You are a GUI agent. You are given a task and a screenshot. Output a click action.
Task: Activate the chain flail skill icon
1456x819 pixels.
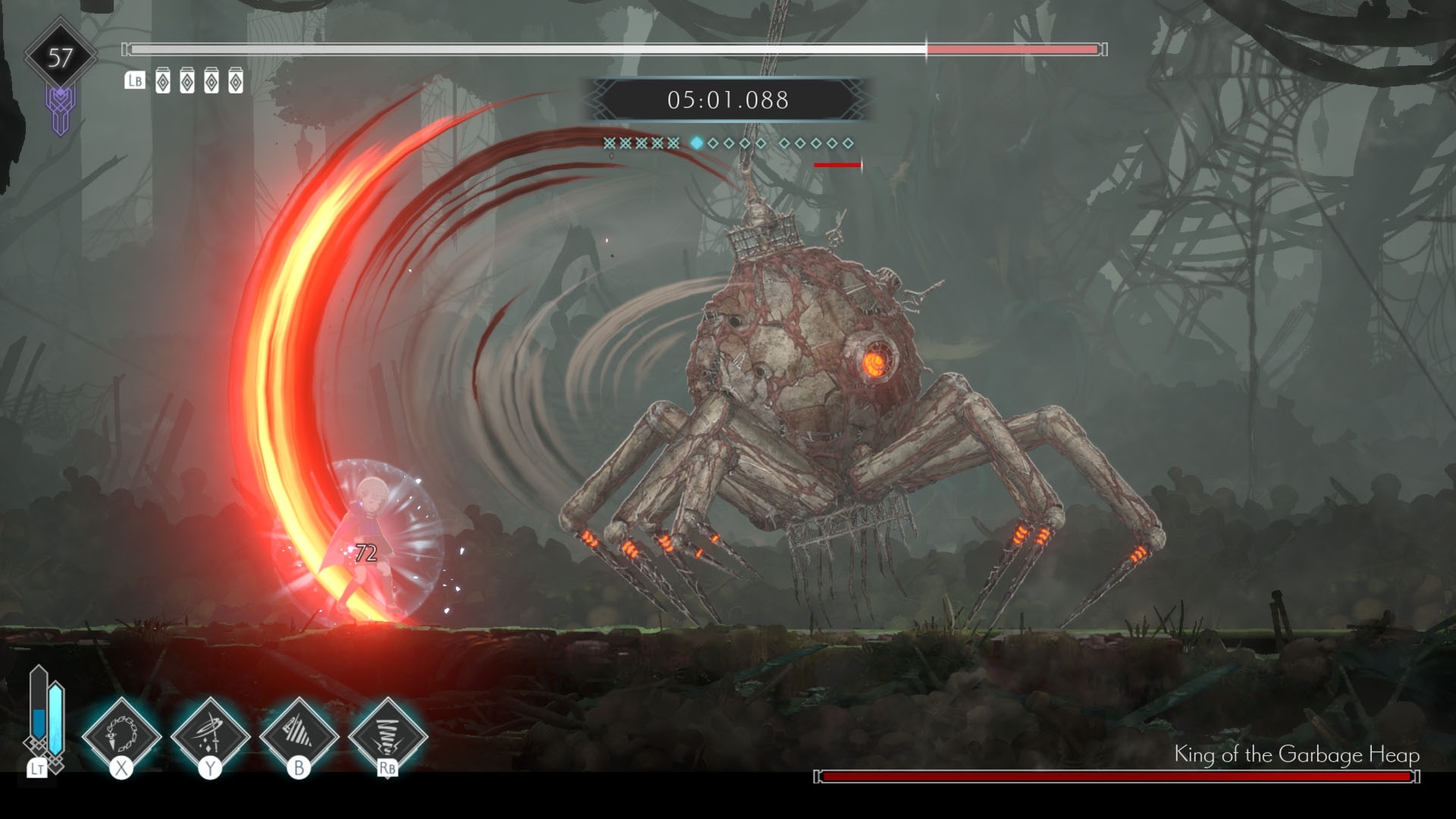click(x=121, y=734)
